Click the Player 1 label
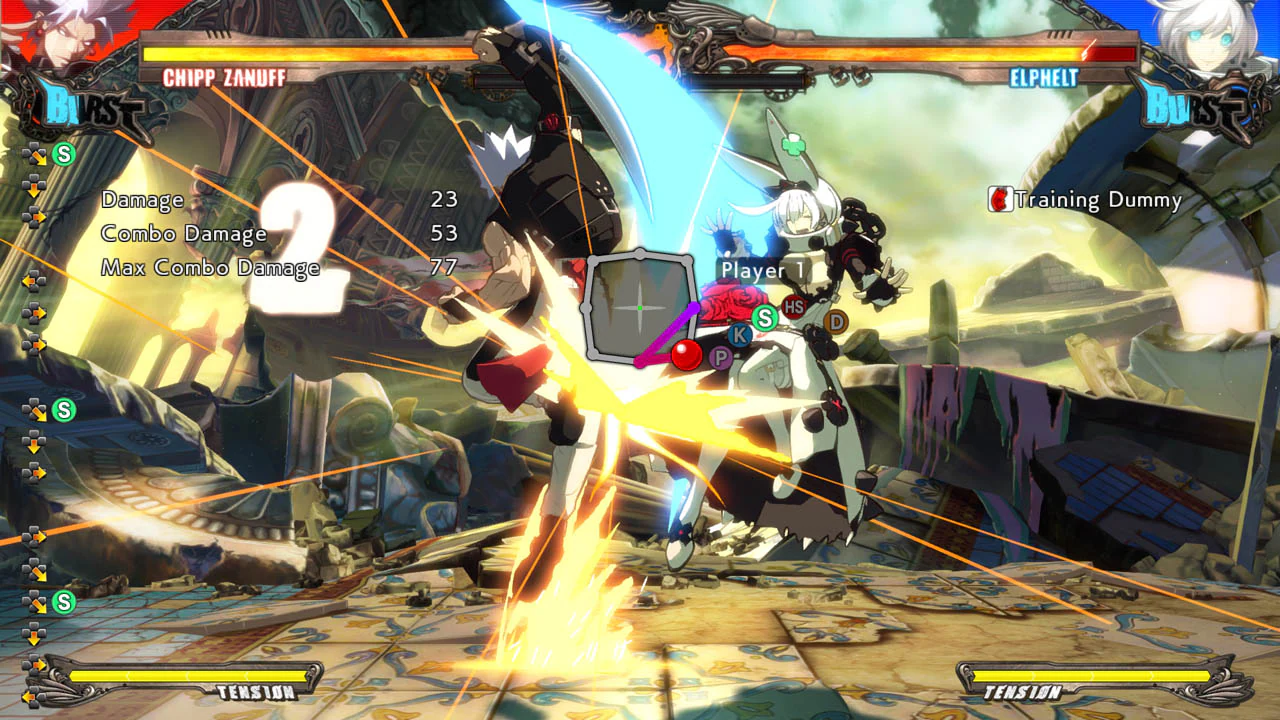The width and height of the screenshot is (1280, 720). (765, 270)
